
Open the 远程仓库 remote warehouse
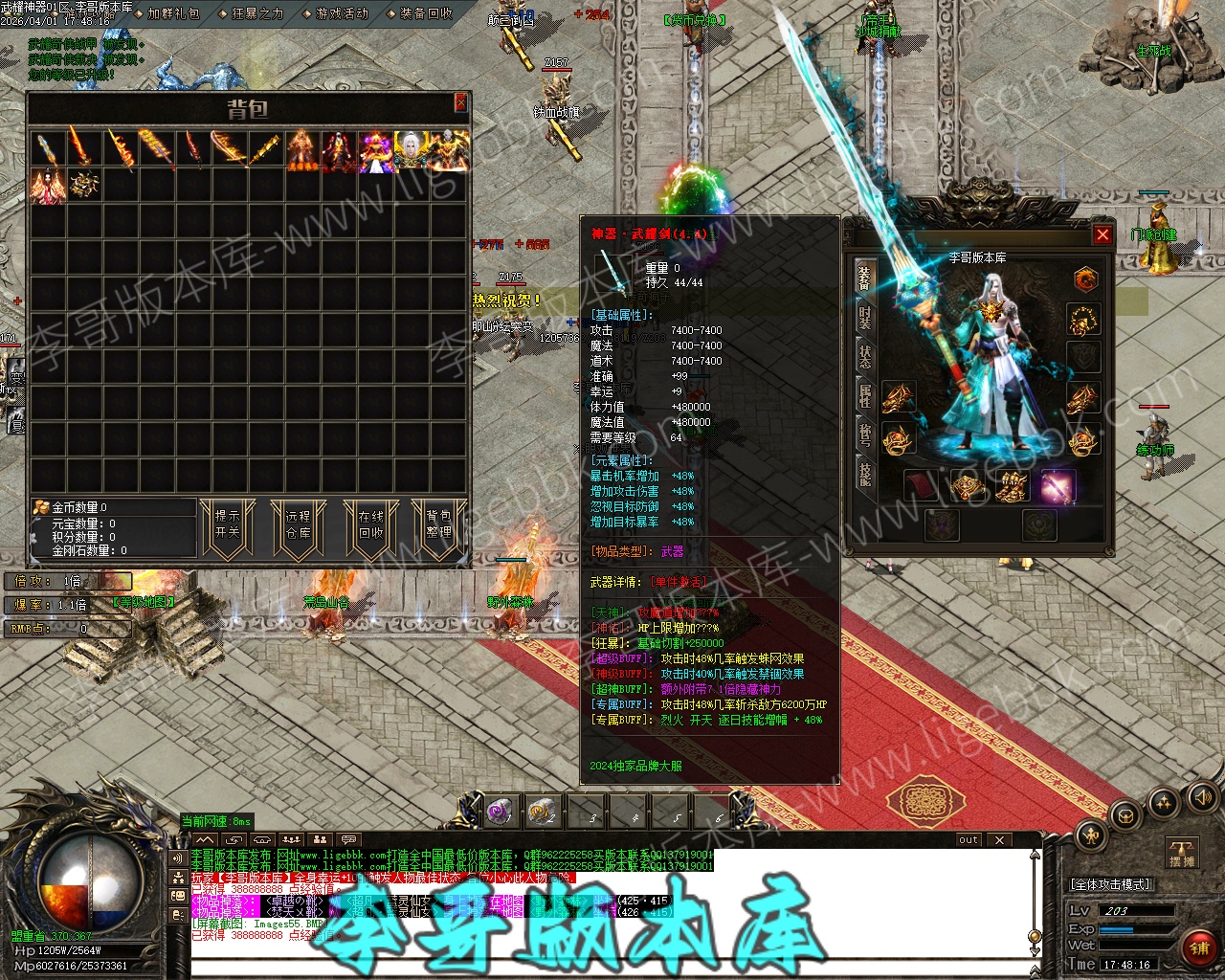(x=298, y=524)
